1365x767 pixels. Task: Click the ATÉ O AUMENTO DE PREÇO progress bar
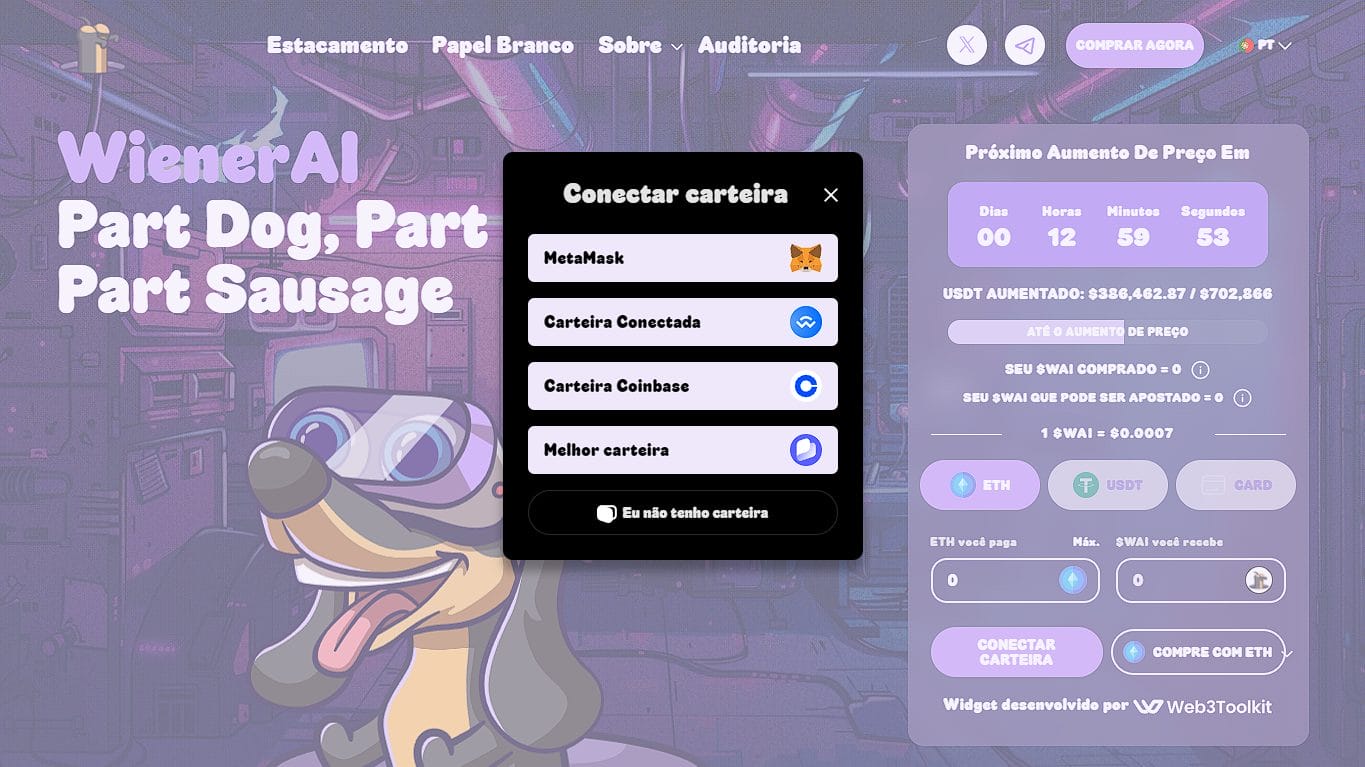pos(1107,331)
